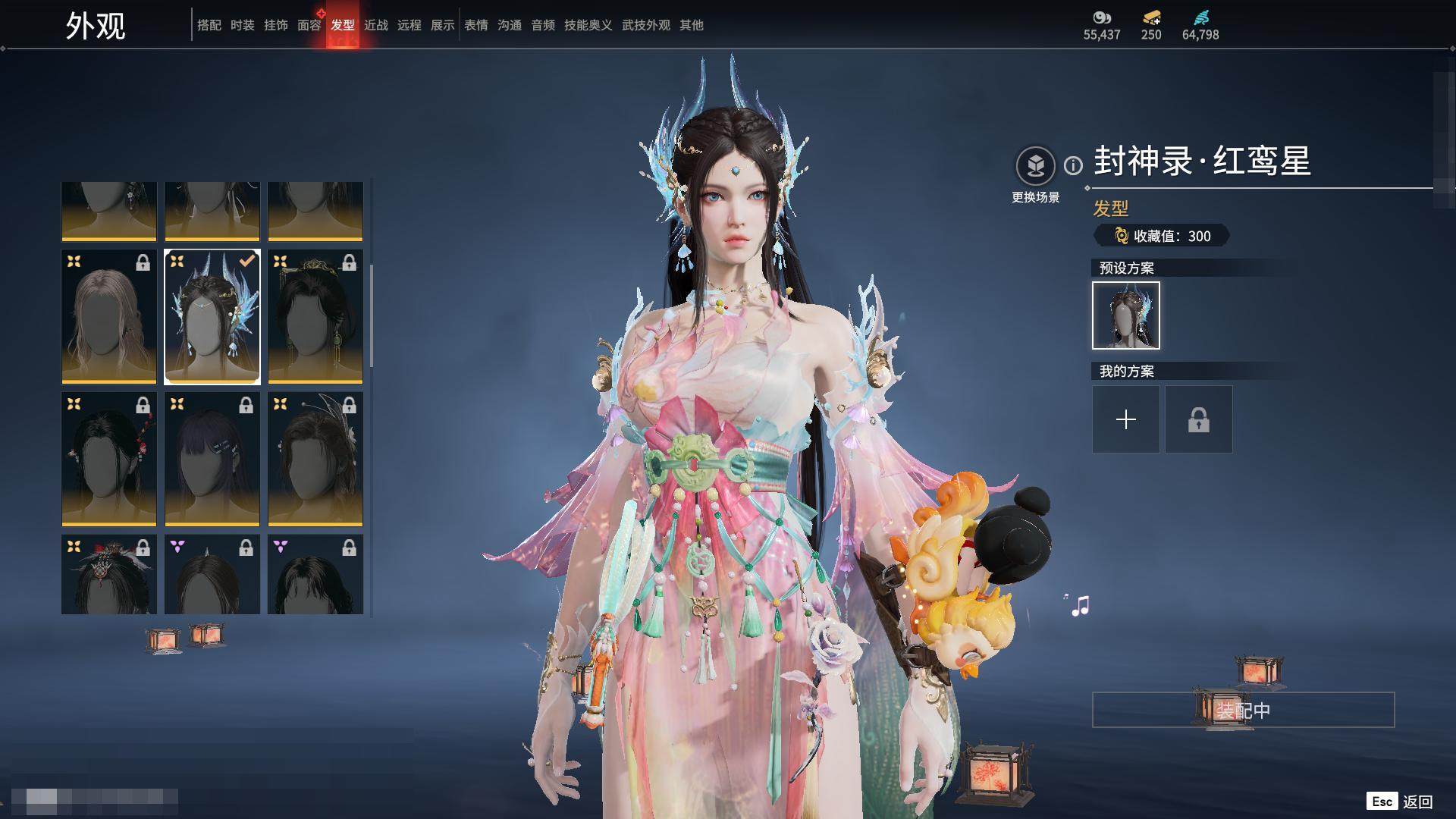
Task: Select the preset hairstyle thumbnail under 预设方案
Action: tap(1125, 315)
